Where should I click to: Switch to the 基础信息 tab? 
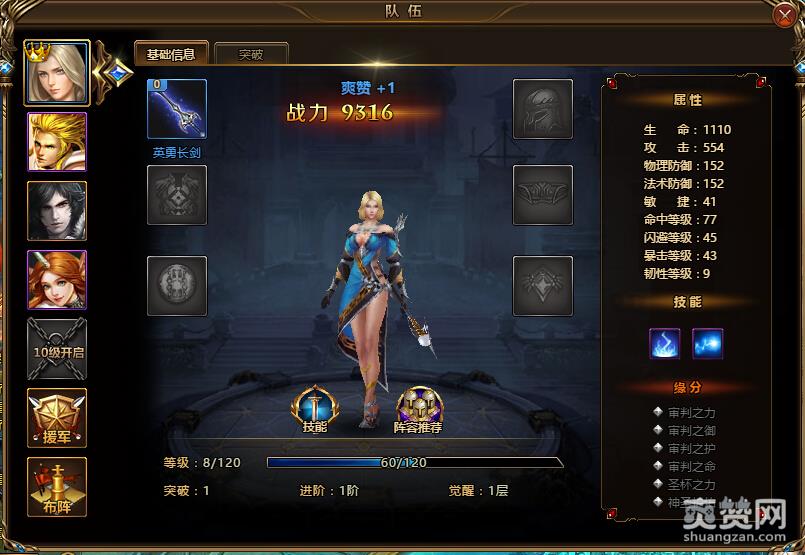(x=171, y=54)
